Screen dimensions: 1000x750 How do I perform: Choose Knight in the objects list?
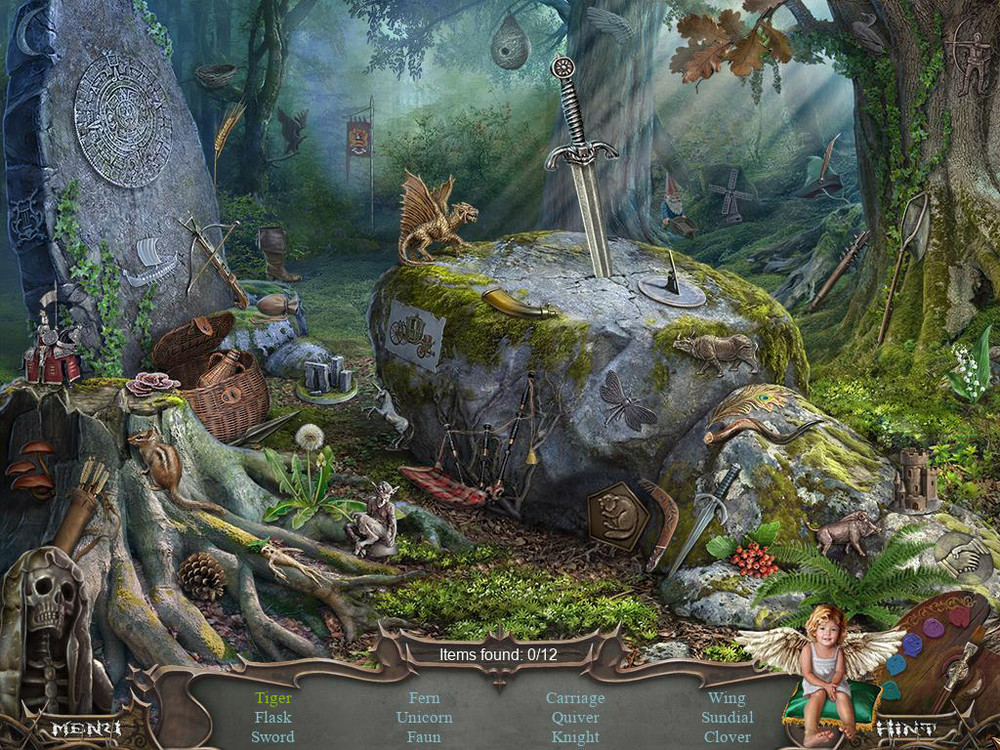point(575,737)
